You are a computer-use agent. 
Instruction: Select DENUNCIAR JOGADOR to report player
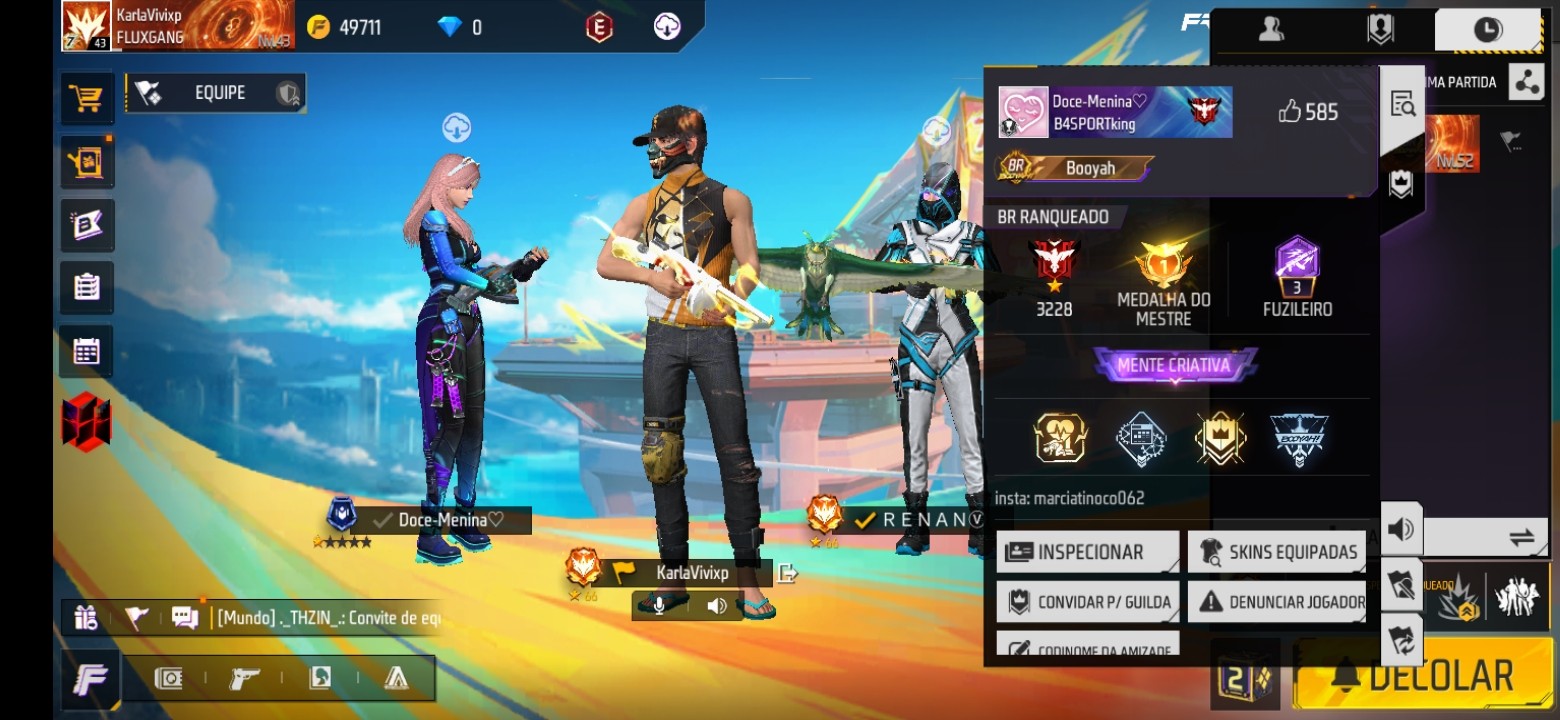point(1278,602)
